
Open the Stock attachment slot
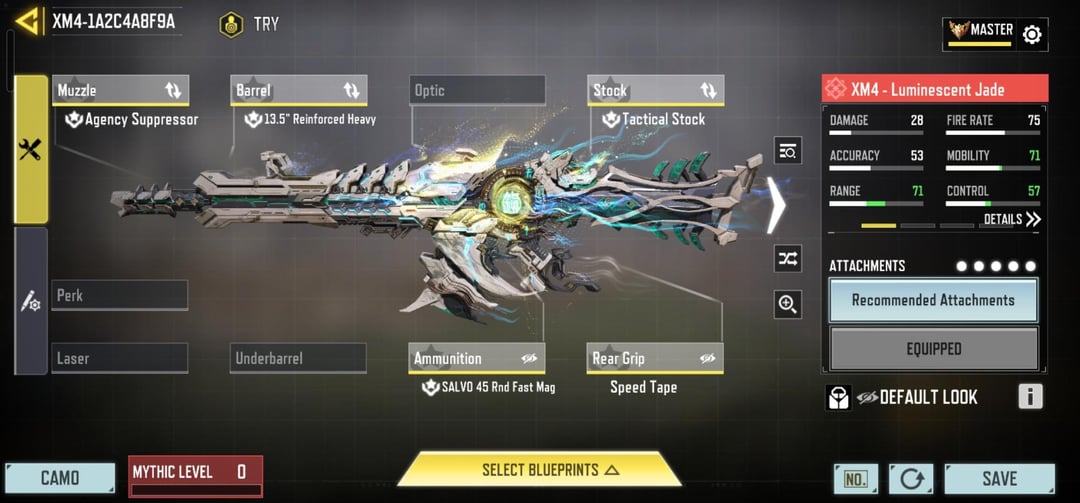pos(655,91)
